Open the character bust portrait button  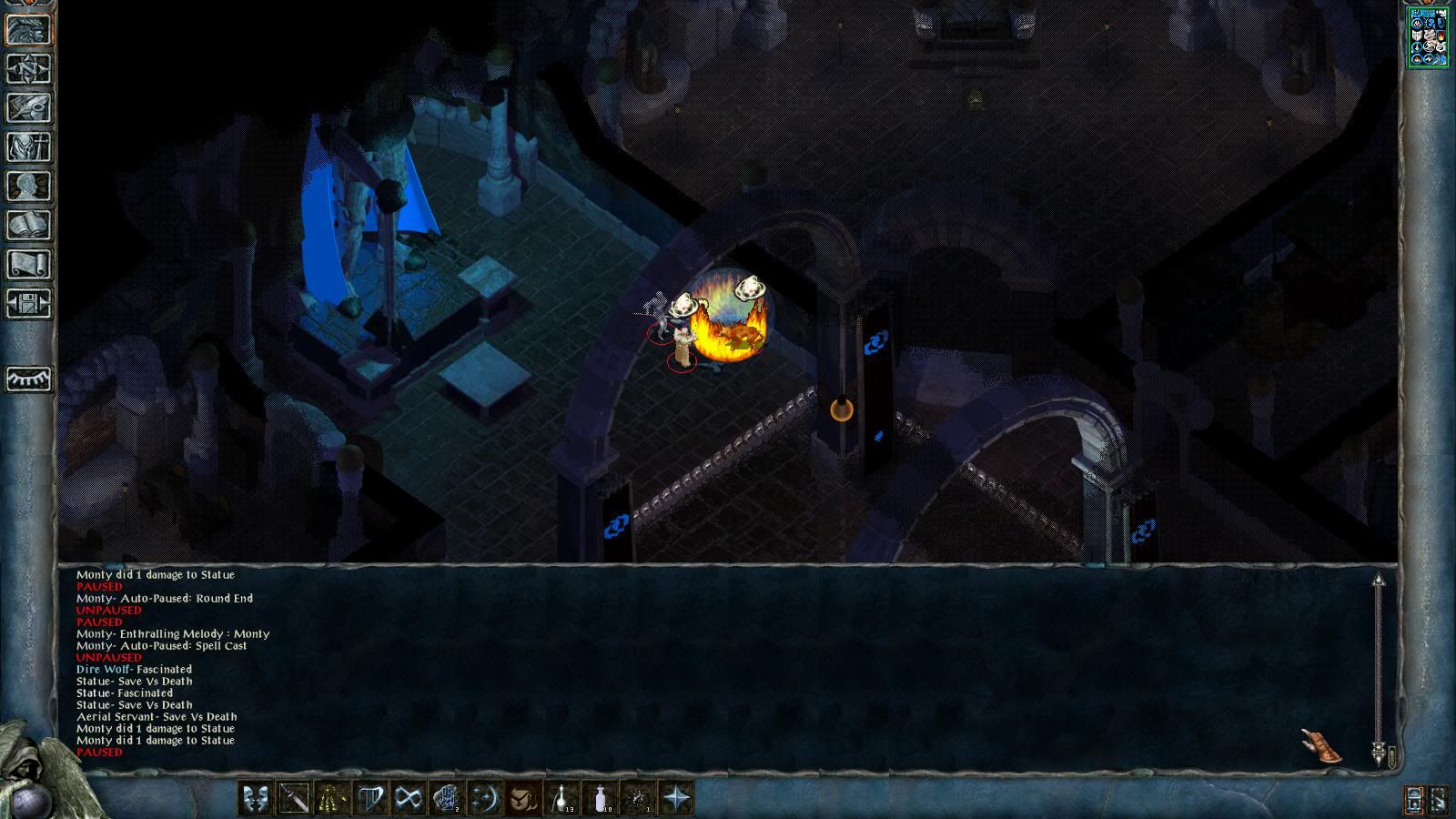pyautogui.click(x=28, y=186)
